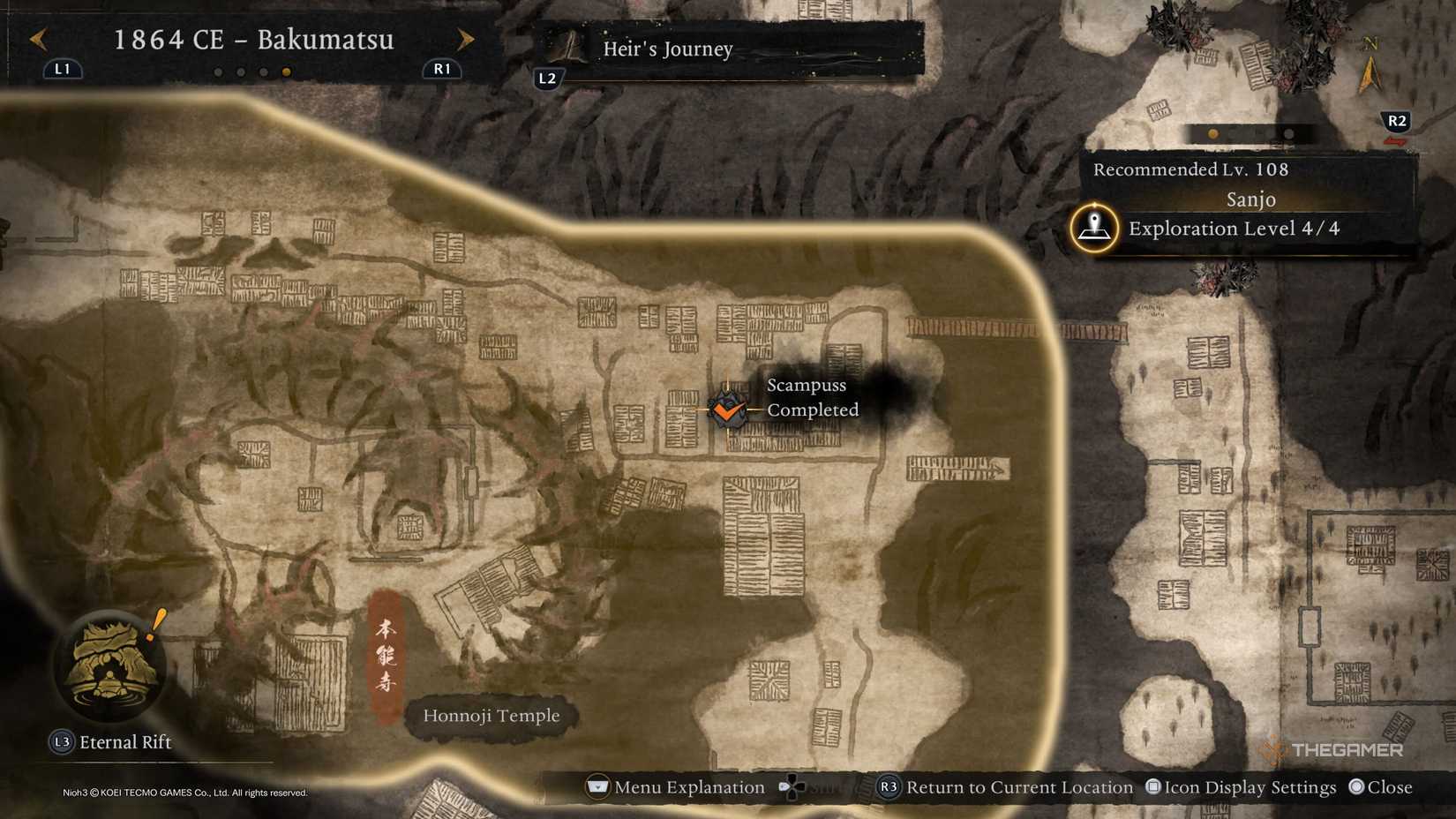Image resolution: width=1456 pixels, height=819 pixels.
Task: Select the fourth era dot under 1864 CE
Action: [x=286, y=71]
